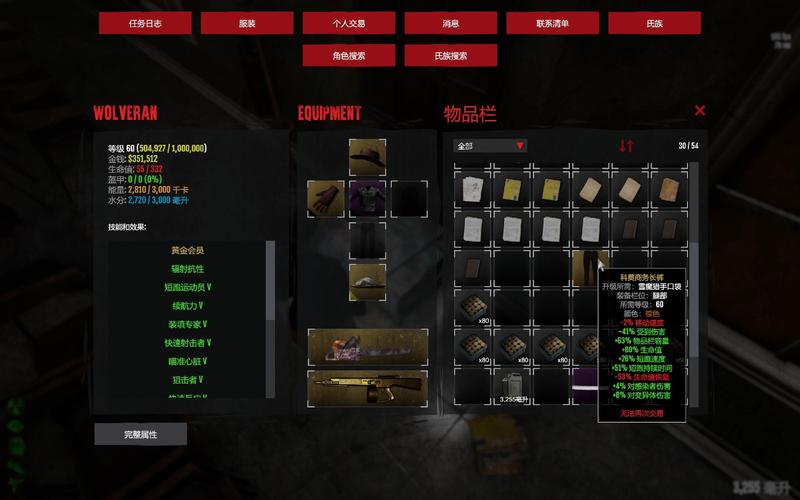Click the red sort arrows in inventory
Viewport: 800px width, 500px height.
pyautogui.click(x=626, y=146)
